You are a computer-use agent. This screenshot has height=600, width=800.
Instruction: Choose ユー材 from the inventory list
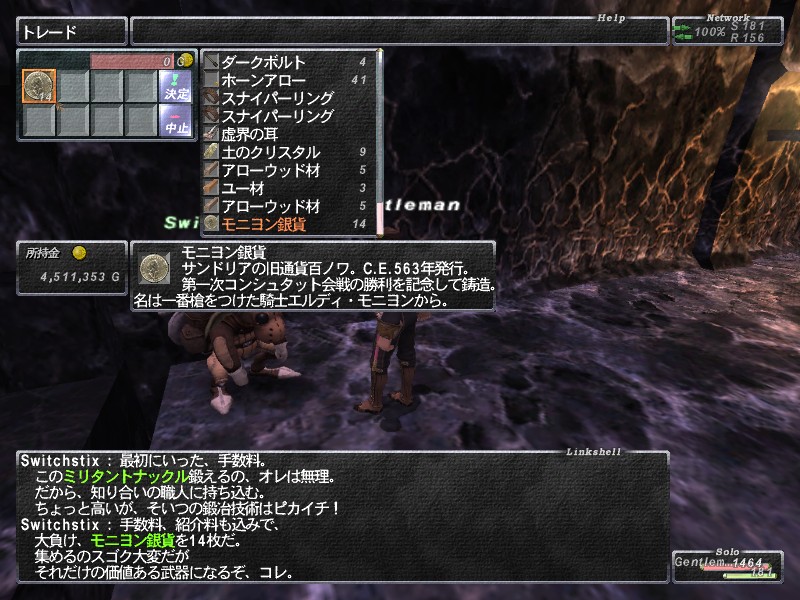coord(244,188)
